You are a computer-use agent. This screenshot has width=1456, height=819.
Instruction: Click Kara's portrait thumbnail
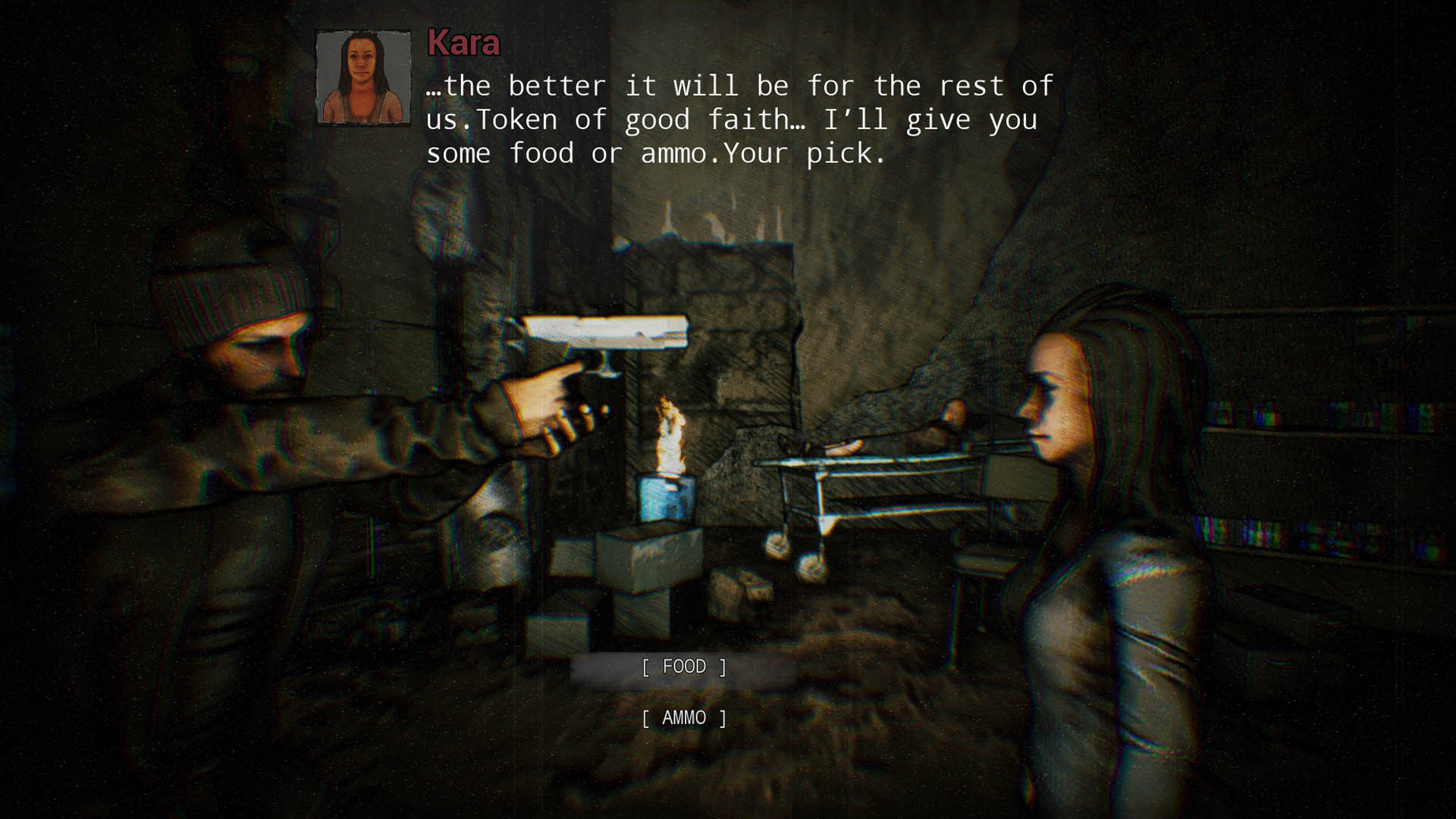[363, 76]
